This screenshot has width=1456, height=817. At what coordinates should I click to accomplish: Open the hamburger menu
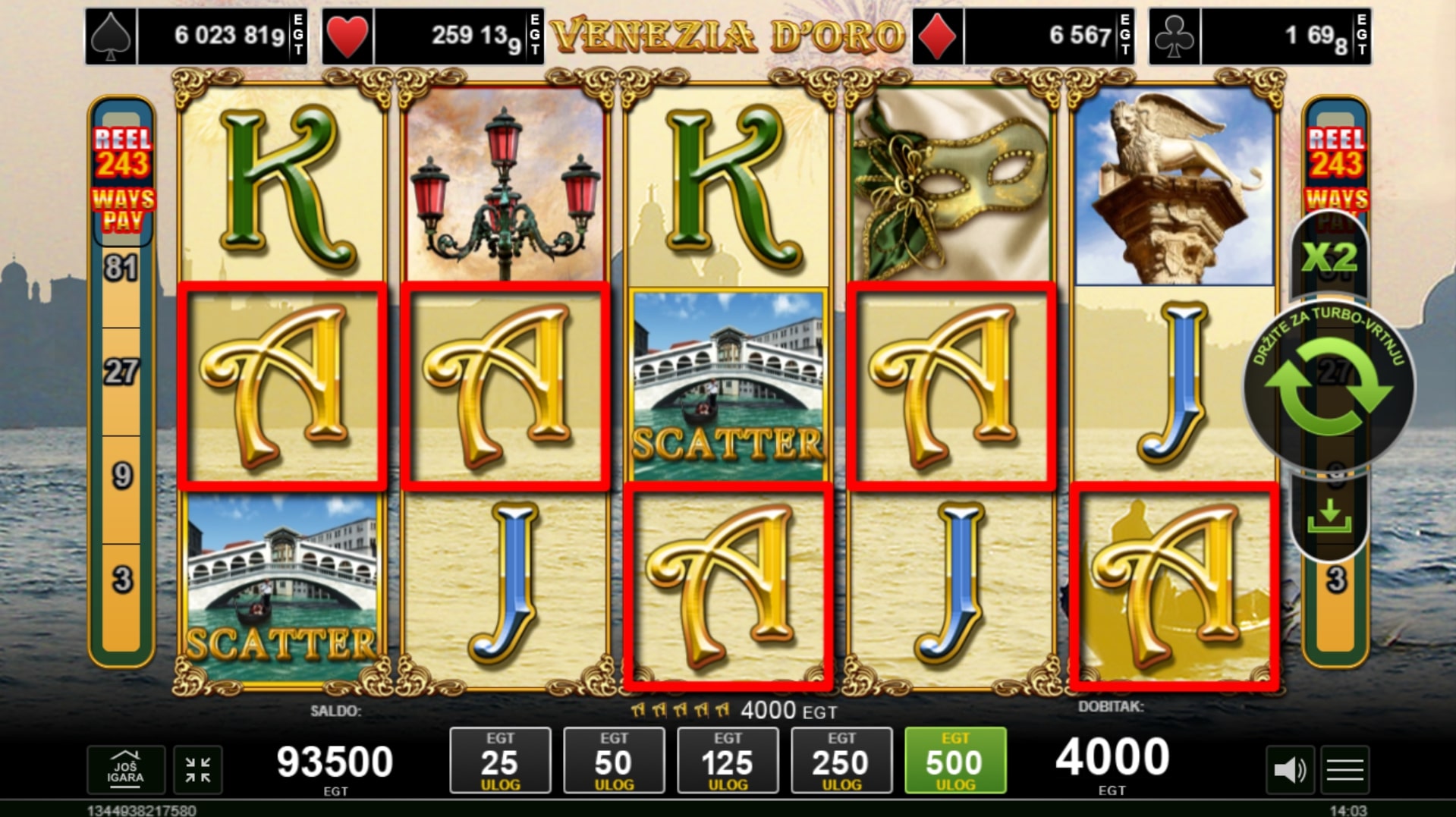click(1345, 770)
